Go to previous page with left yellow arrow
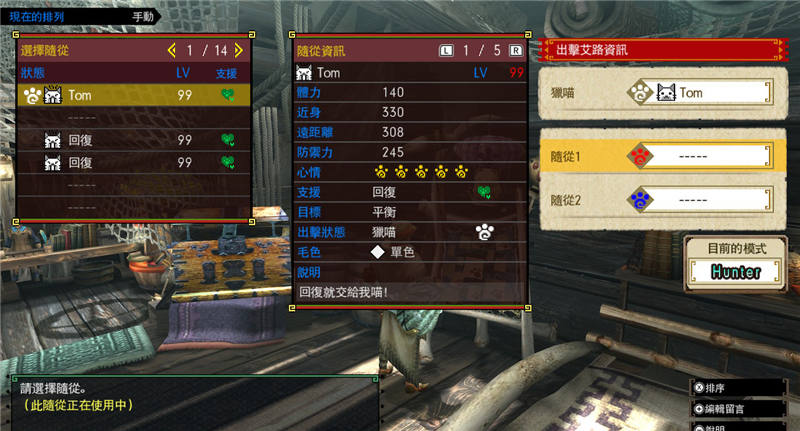The height and width of the screenshot is (431, 800). point(171,49)
